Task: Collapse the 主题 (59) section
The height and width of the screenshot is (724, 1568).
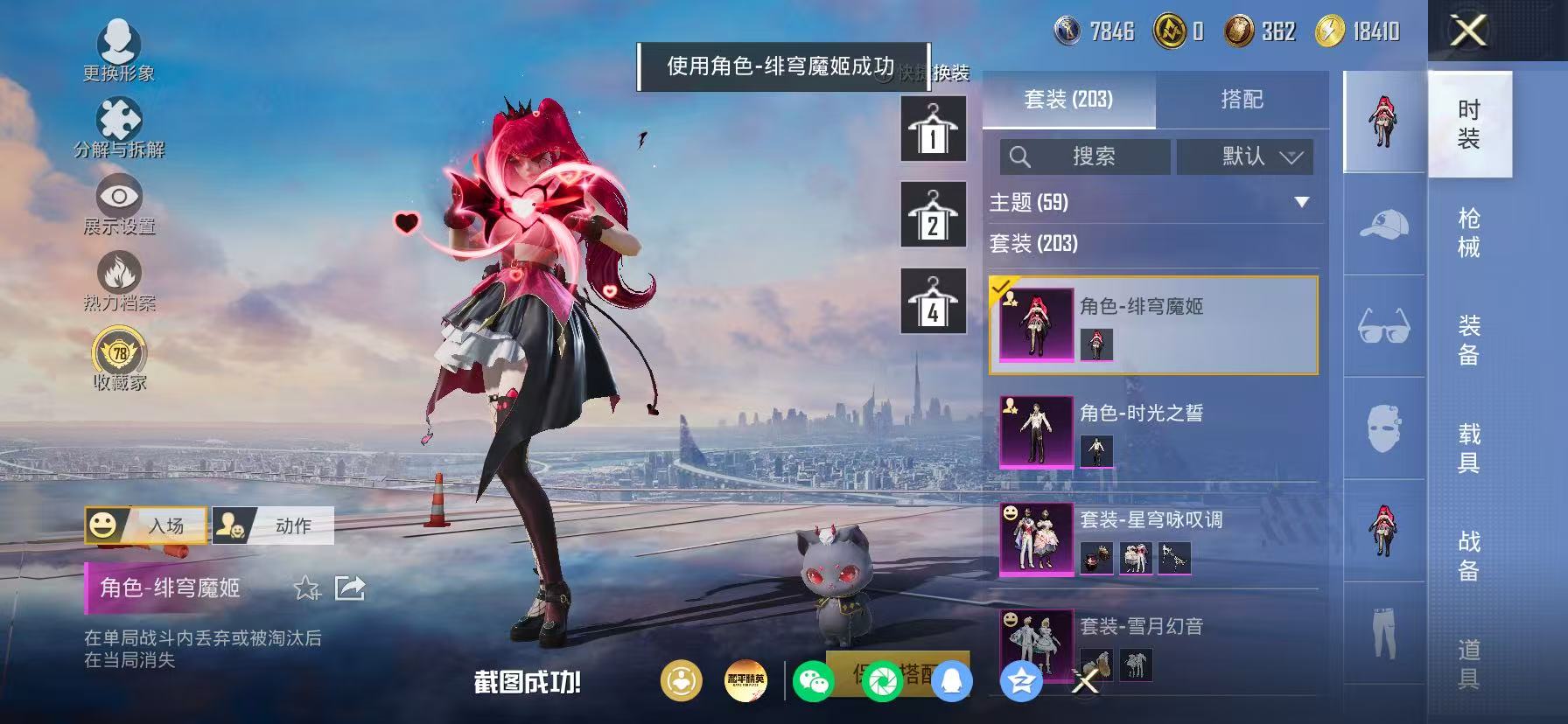Action: coord(1302,201)
